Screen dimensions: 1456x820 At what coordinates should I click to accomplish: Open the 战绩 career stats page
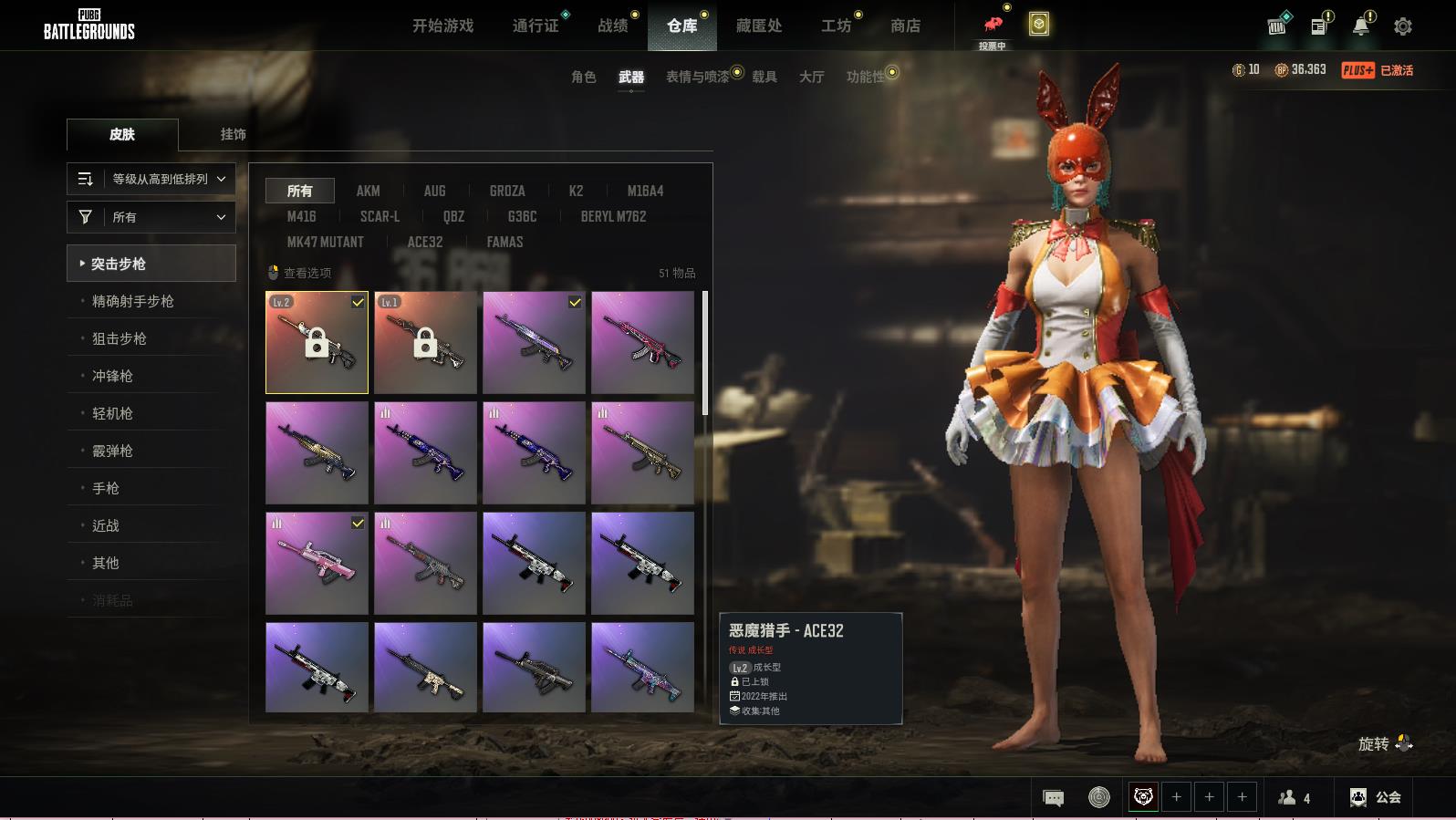tap(613, 26)
